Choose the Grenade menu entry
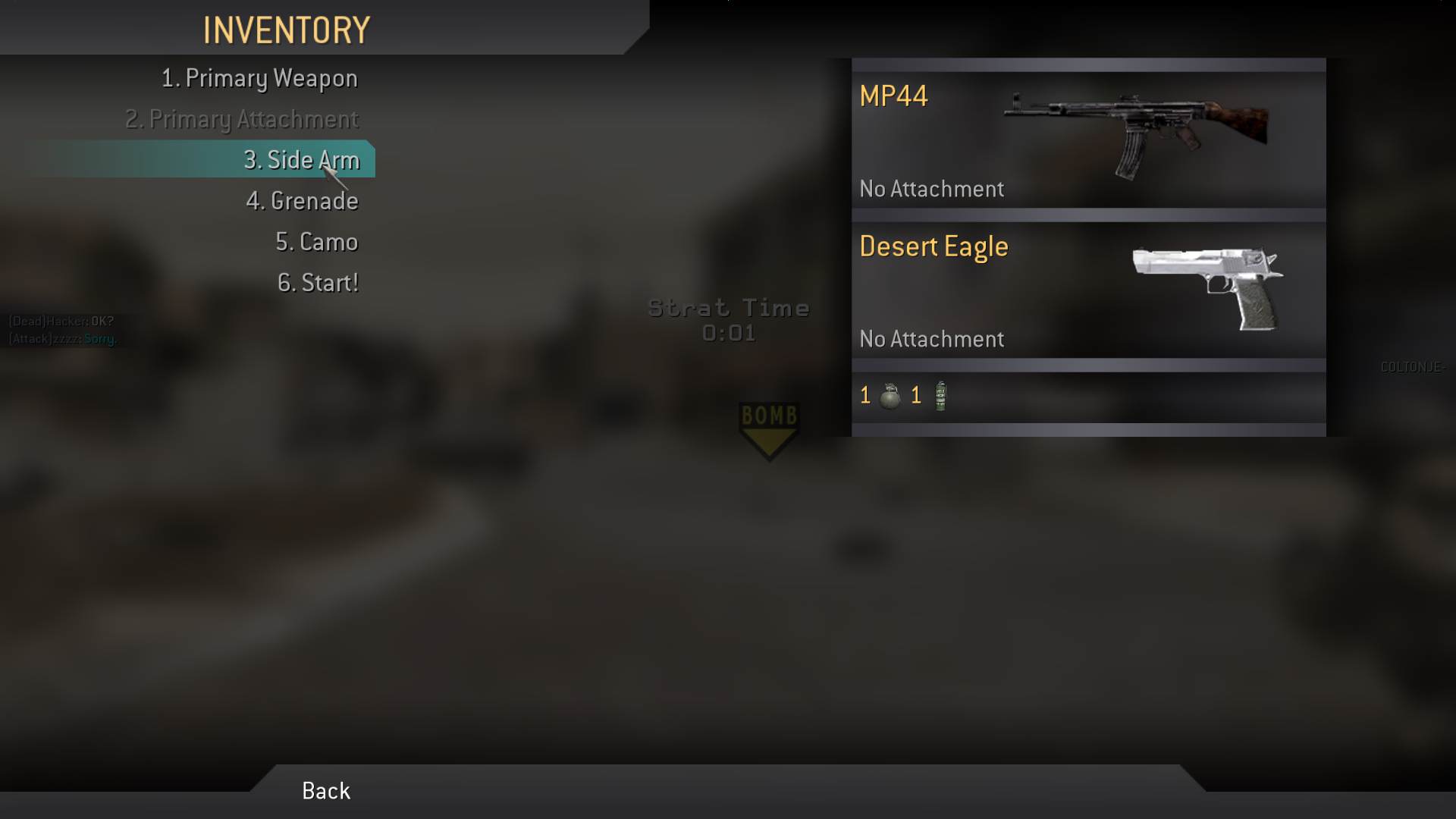Image resolution: width=1456 pixels, height=819 pixels. tap(302, 201)
